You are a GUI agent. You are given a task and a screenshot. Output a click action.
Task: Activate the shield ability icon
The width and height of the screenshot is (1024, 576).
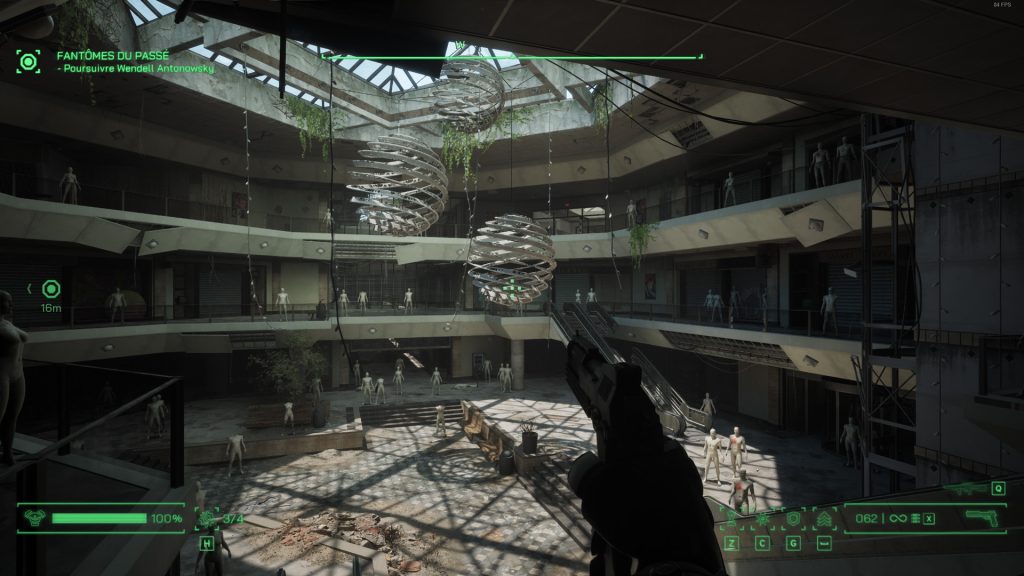pos(793,519)
